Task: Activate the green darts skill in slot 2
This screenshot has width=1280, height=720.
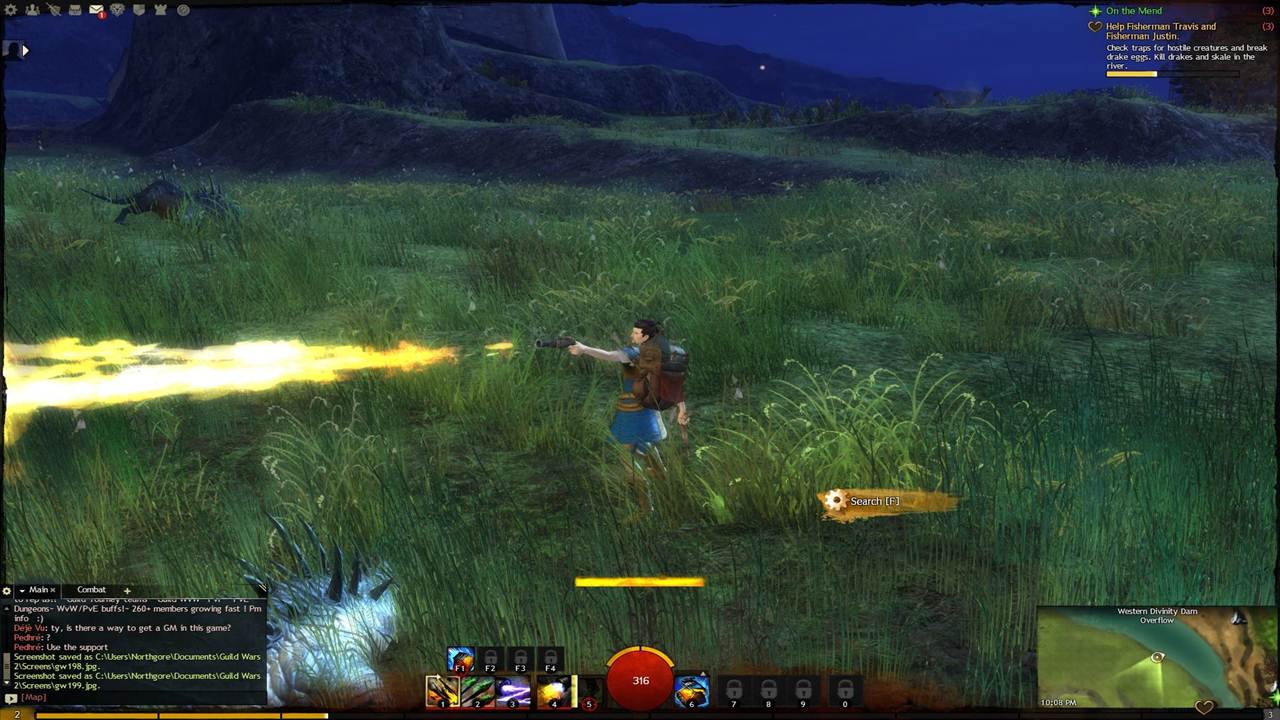Action: [x=478, y=691]
